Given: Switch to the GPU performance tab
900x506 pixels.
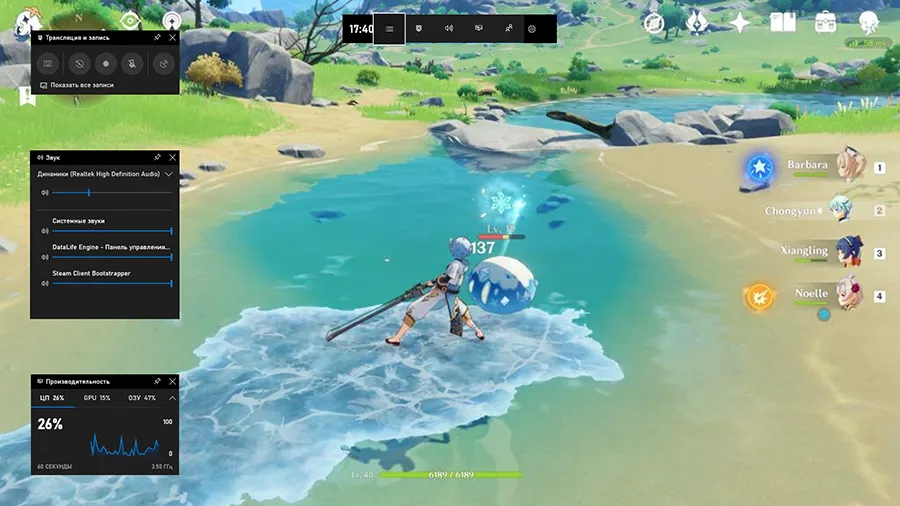Looking at the screenshot, I should pyautogui.click(x=97, y=398).
